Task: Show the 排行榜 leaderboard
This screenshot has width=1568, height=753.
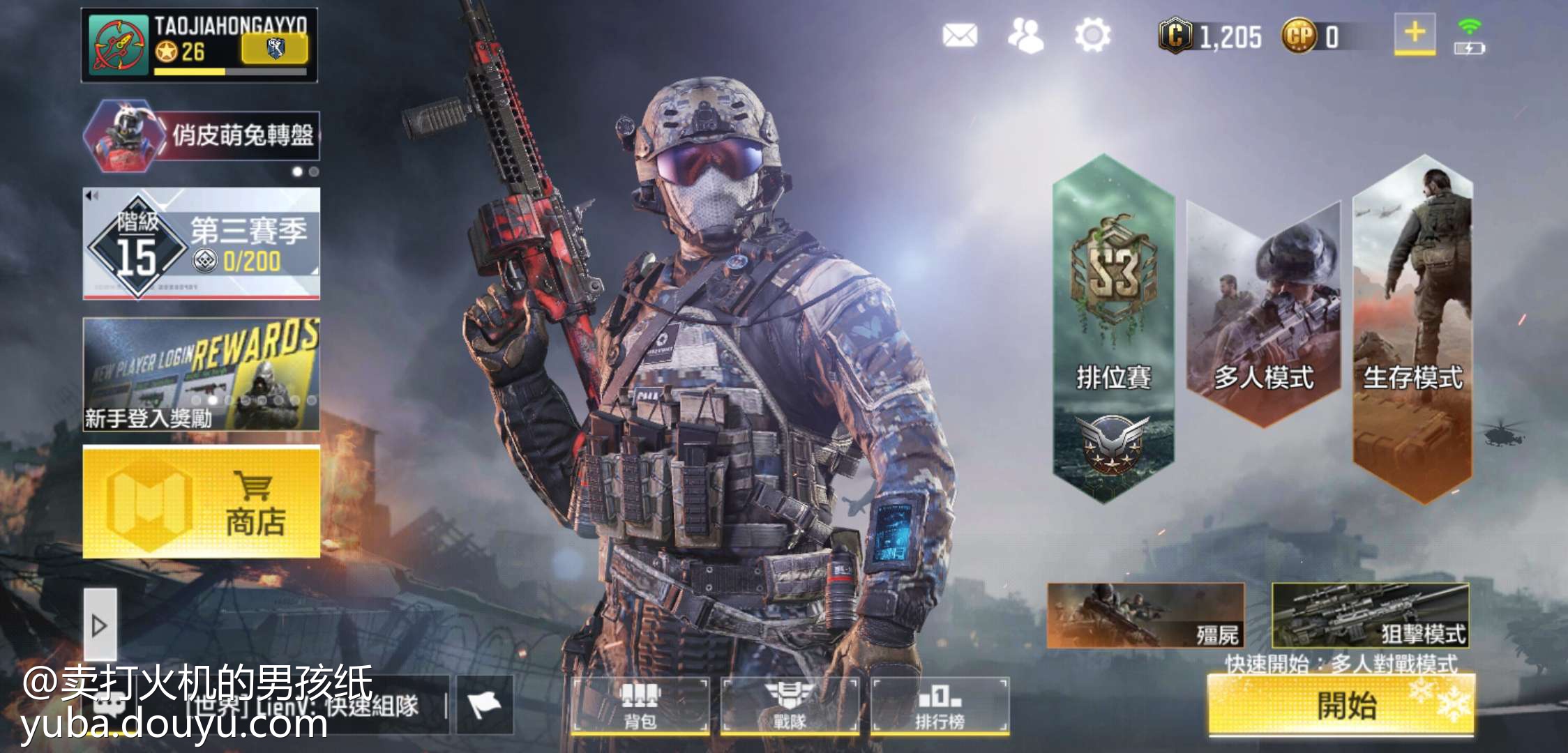Action: (940, 706)
